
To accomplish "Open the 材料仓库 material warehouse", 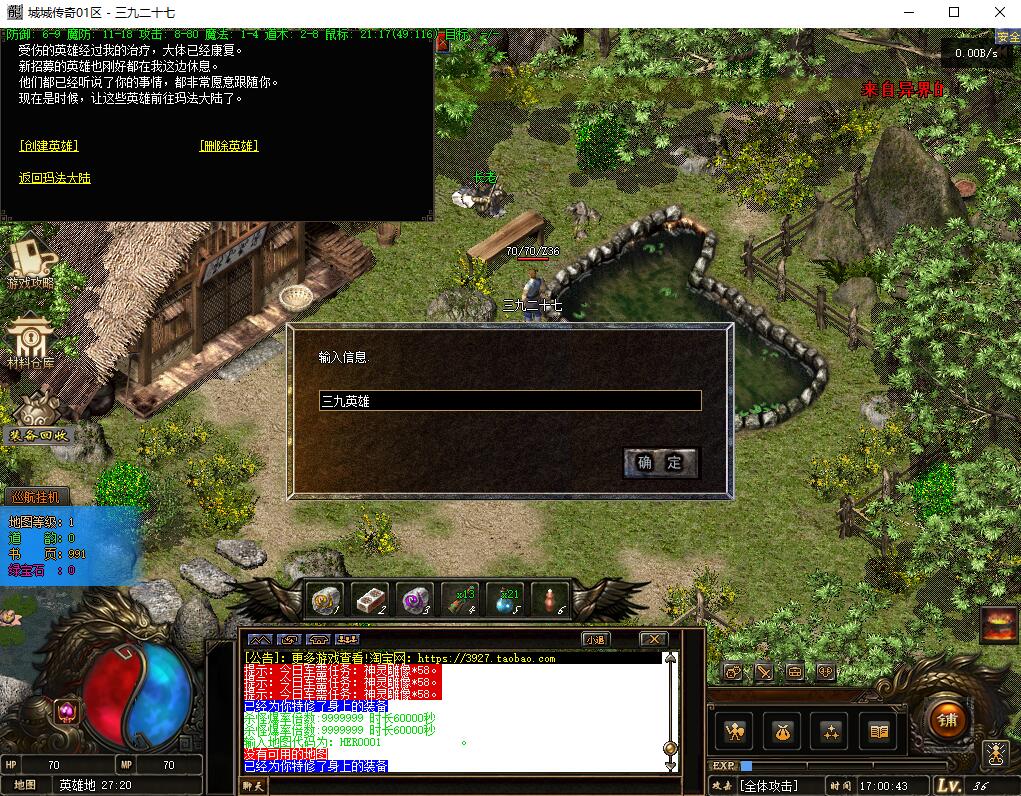I will (31, 344).
